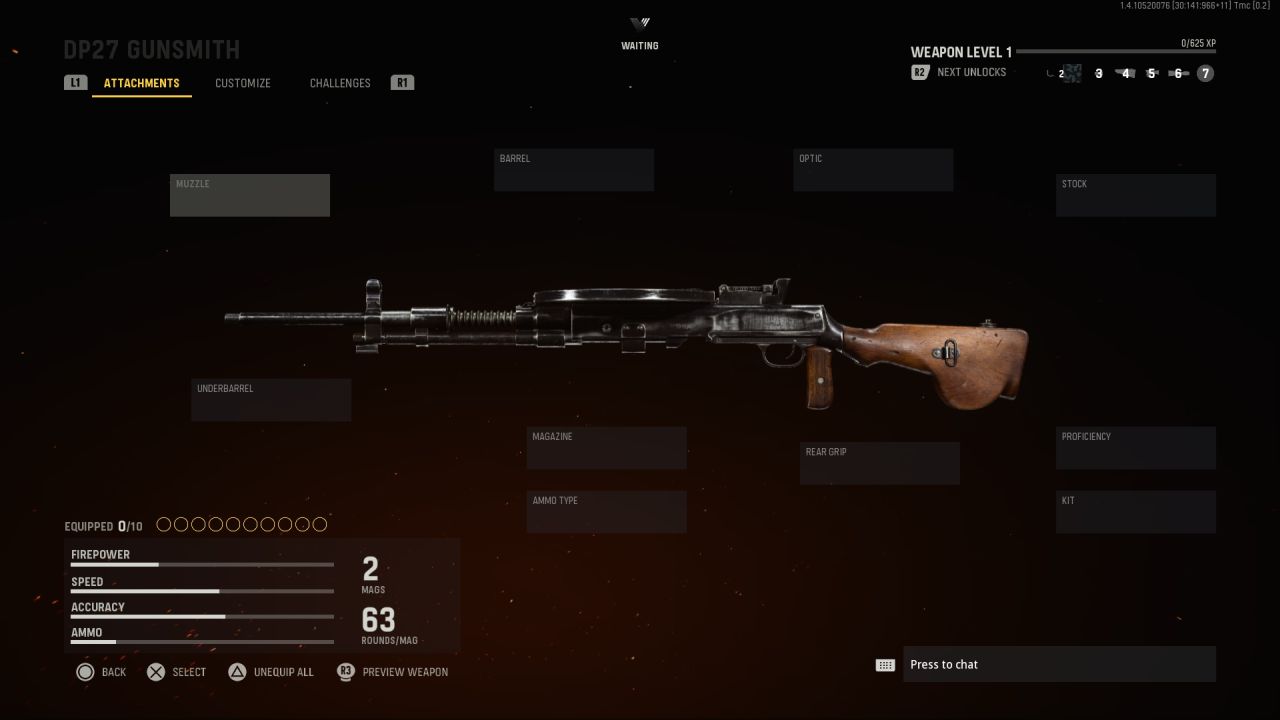Click the keyboard icon beside the chat box
This screenshot has width=1280, height=720.
point(885,664)
